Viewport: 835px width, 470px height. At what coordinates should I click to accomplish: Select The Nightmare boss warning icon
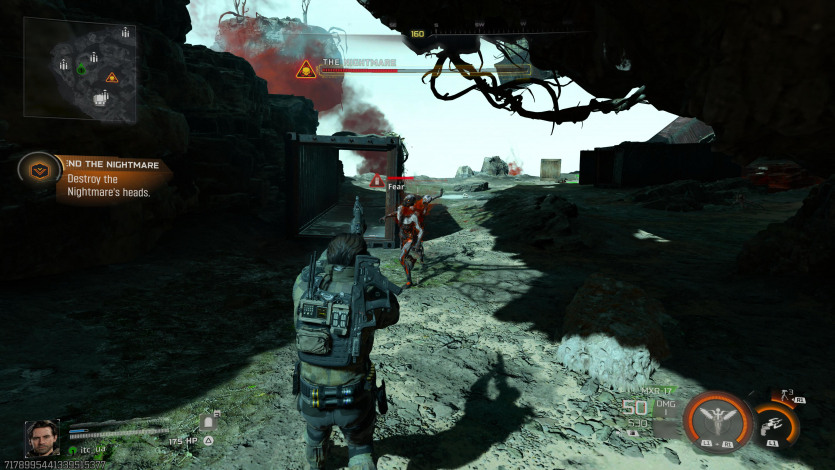click(x=306, y=69)
